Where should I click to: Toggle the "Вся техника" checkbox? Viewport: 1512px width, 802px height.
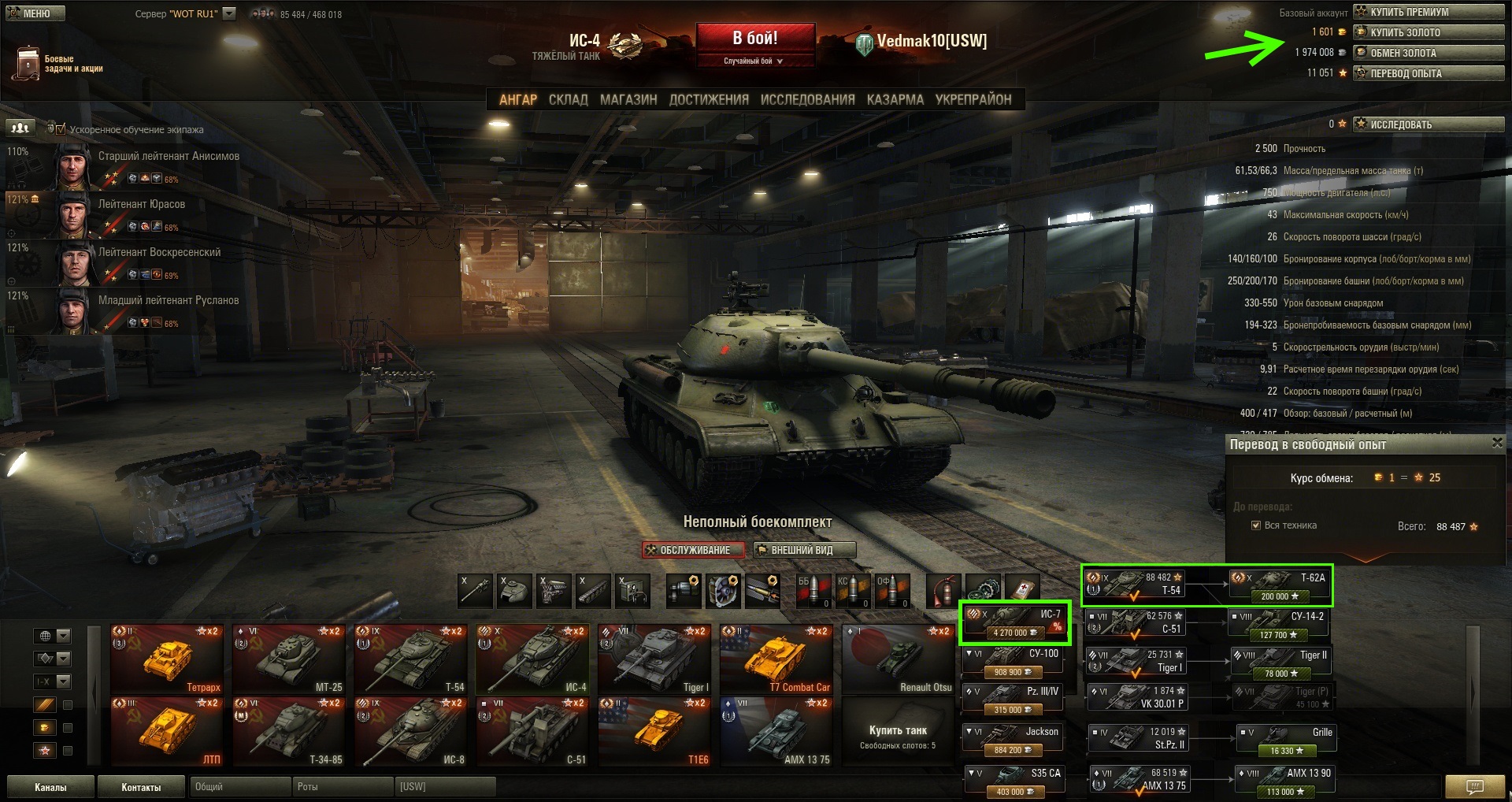click(1256, 525)
